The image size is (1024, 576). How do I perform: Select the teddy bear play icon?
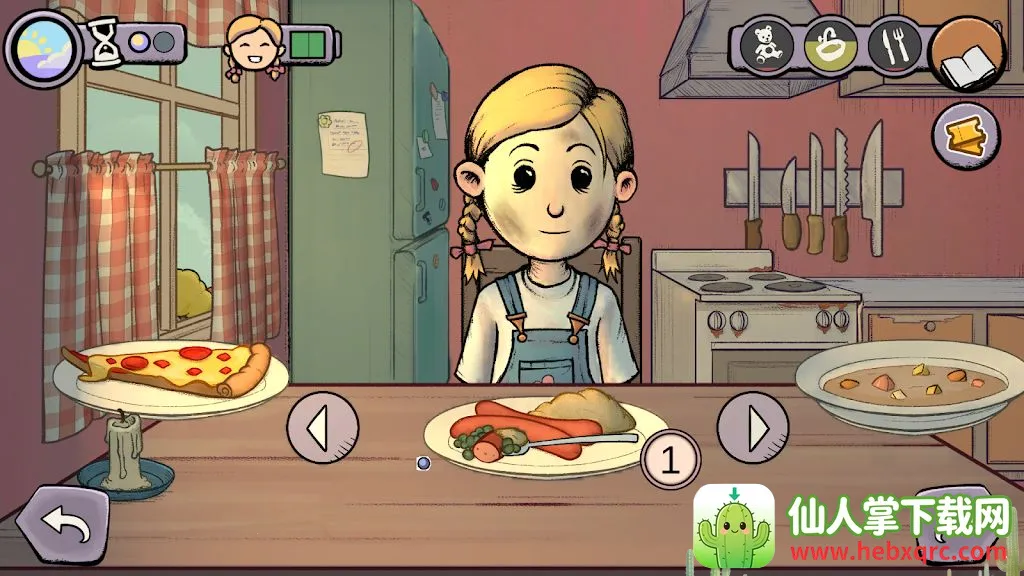767,46
